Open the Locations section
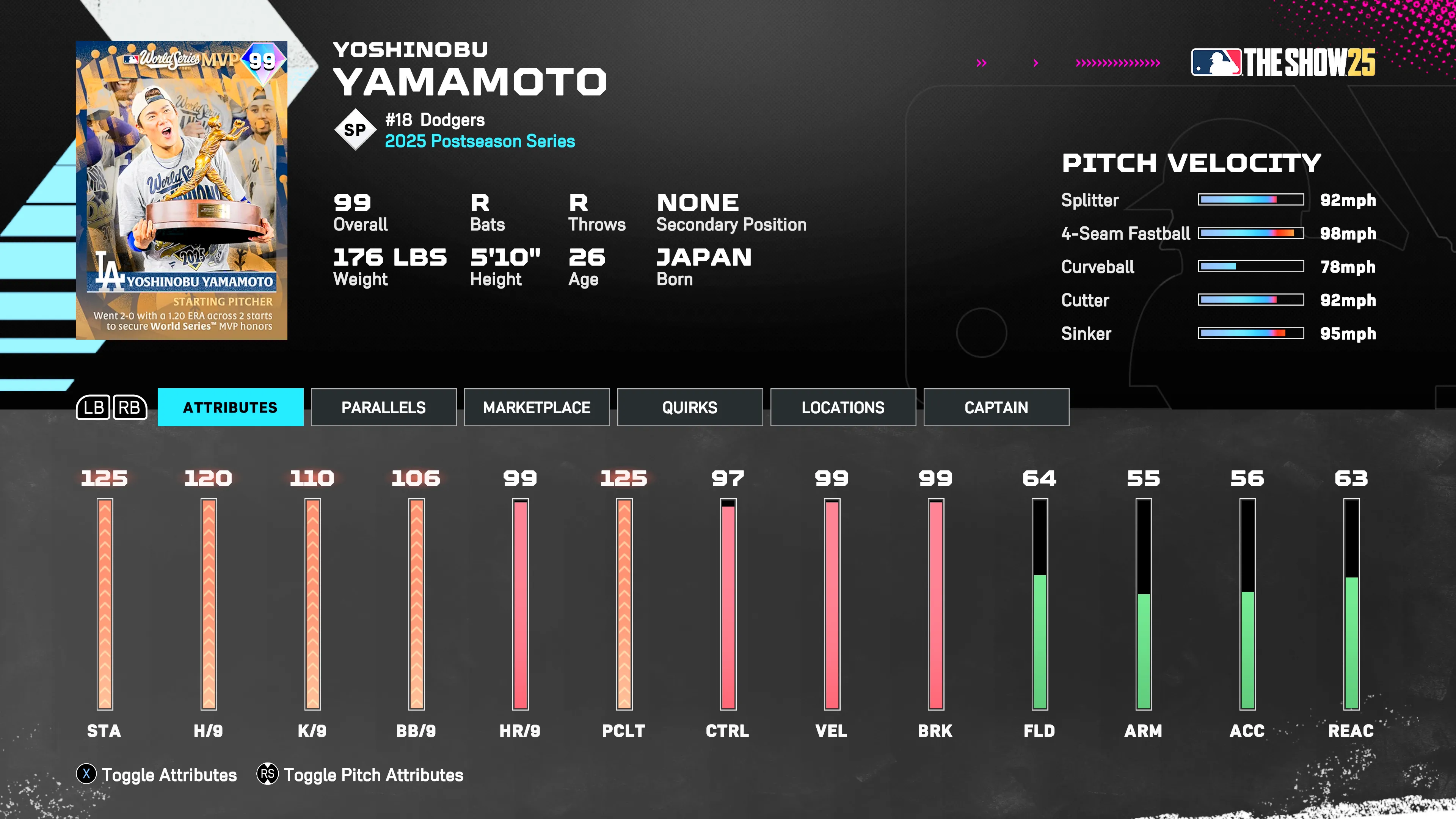This screenshot has height=819, width=1456. coord(843,407)
